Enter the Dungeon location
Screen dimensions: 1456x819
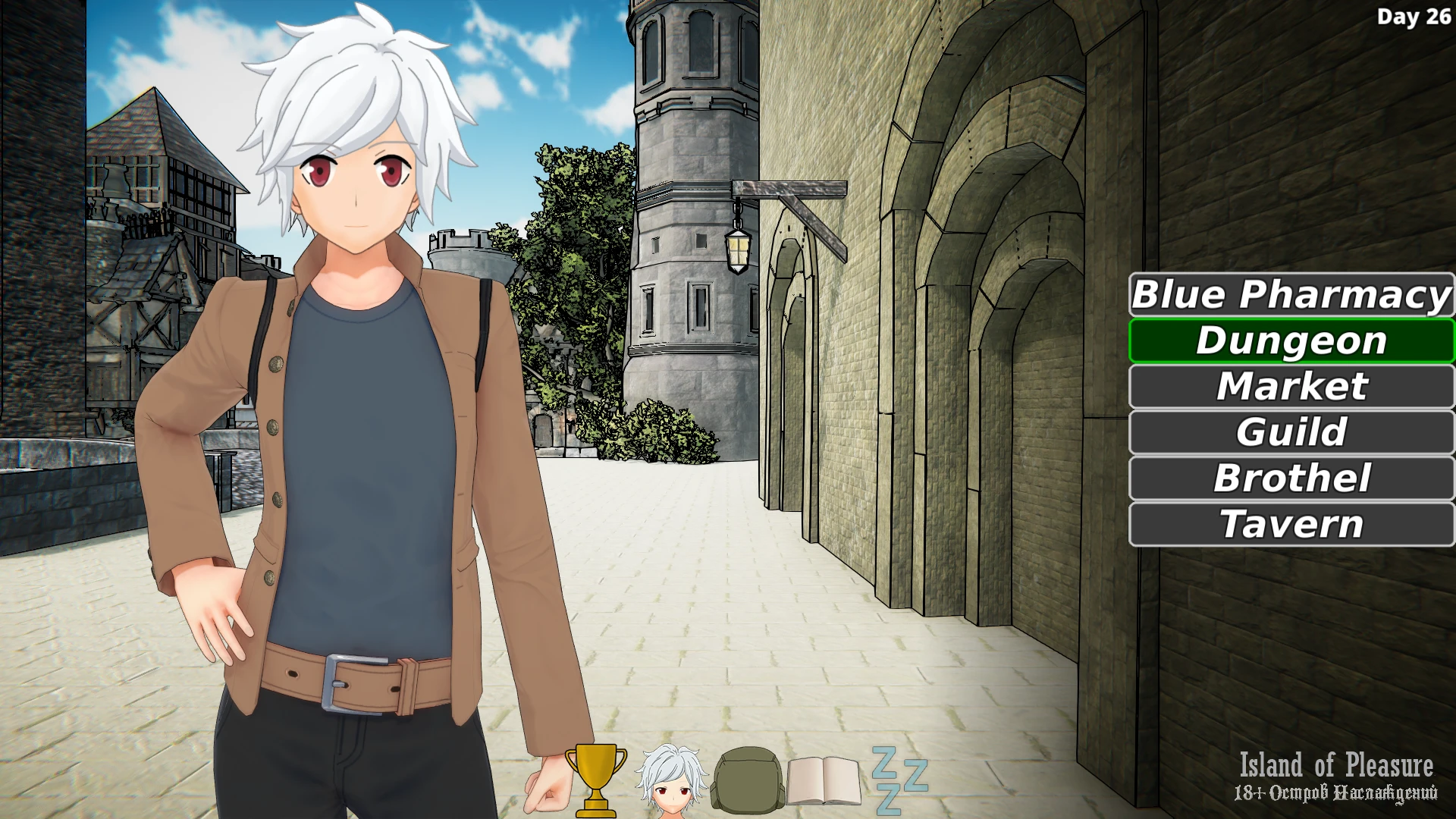coord(1291,341)
